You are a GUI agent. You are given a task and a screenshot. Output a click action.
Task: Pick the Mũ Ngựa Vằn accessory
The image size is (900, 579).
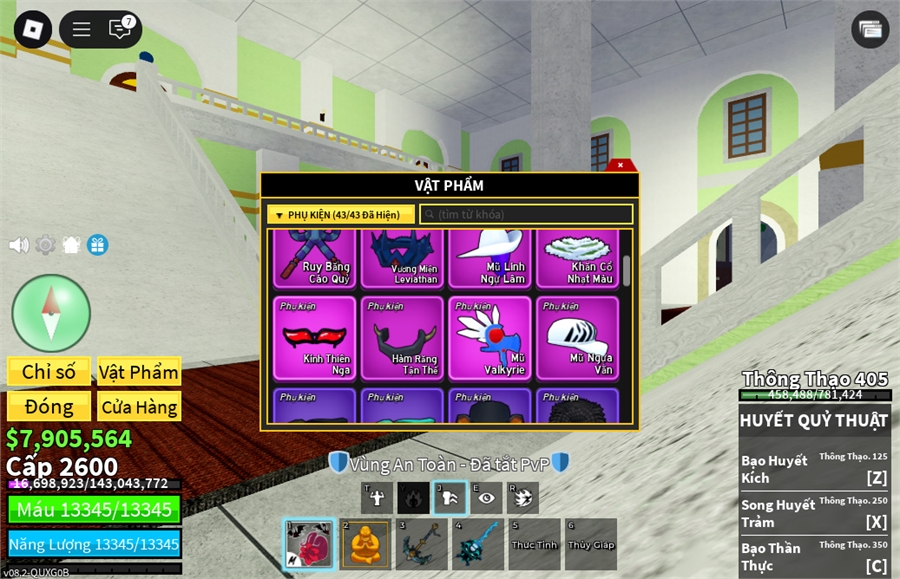[577, 338]
